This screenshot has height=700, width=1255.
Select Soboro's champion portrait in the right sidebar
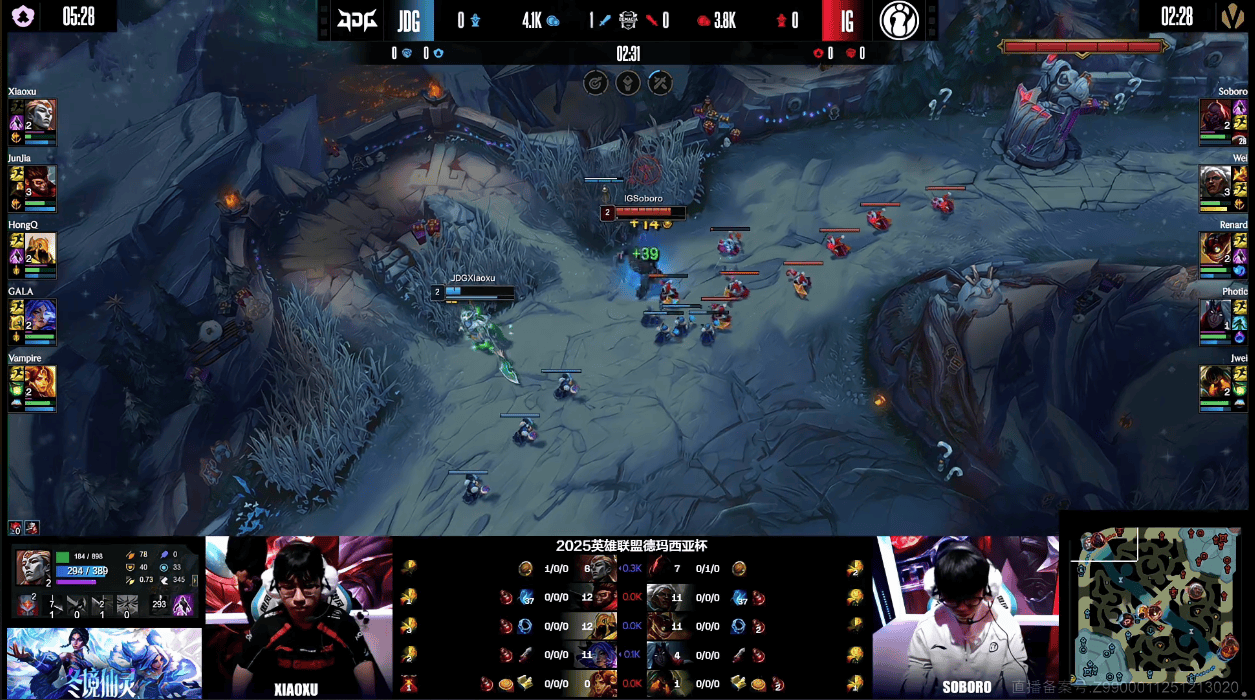(1215, 115)
